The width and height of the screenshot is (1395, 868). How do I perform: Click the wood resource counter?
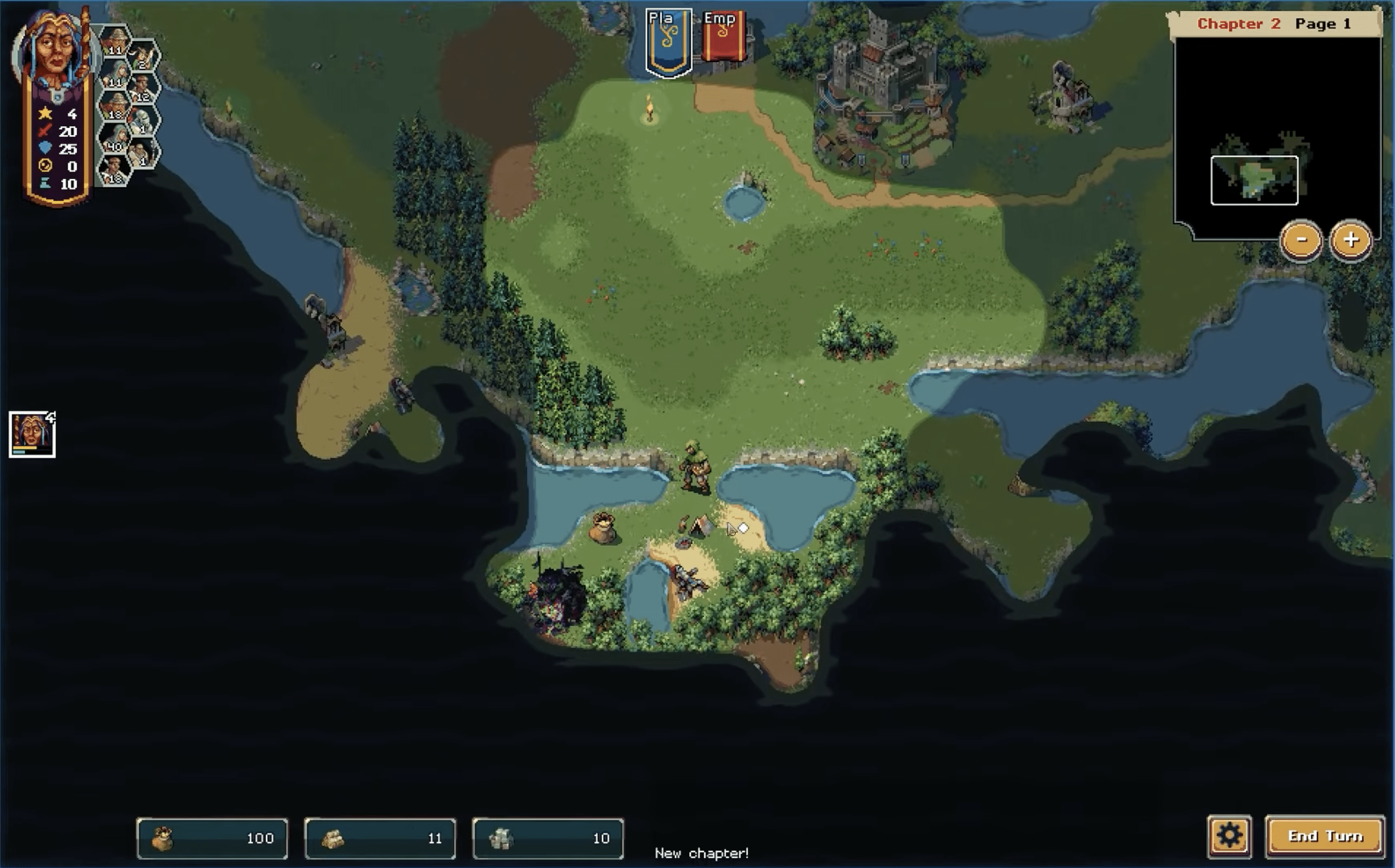pos(380,838)
